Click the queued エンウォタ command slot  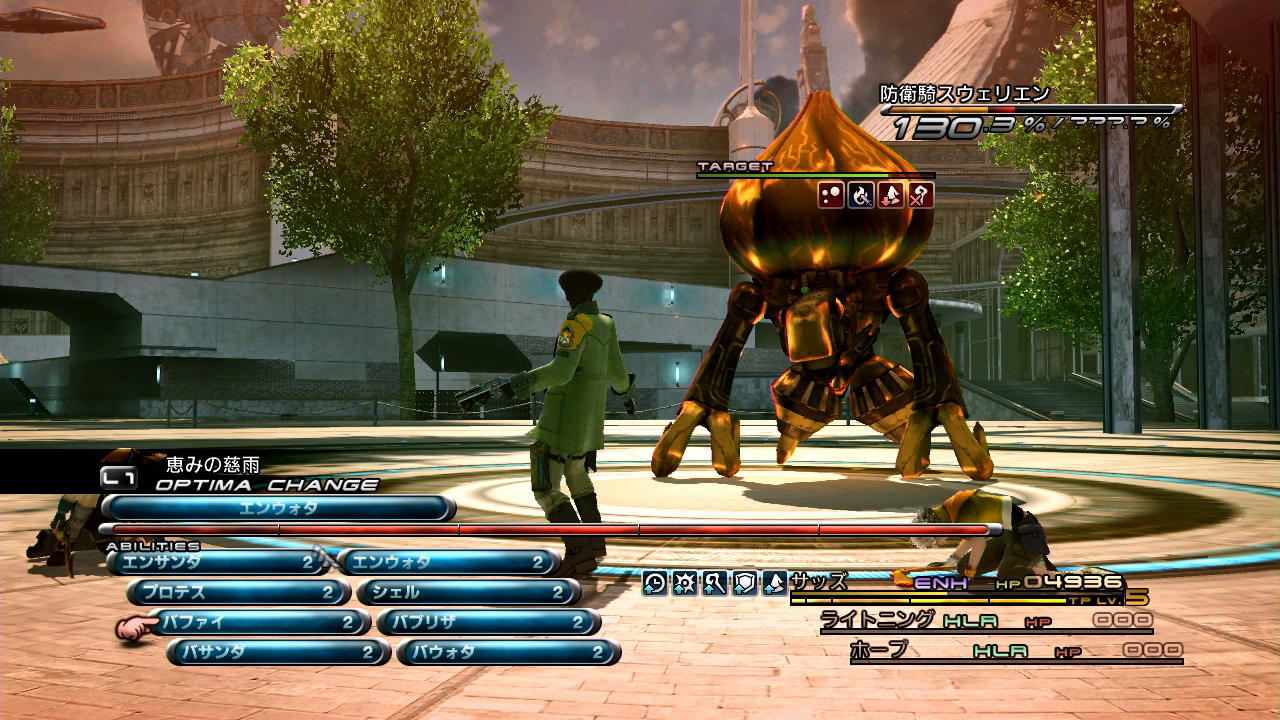[x=278, y=508]
